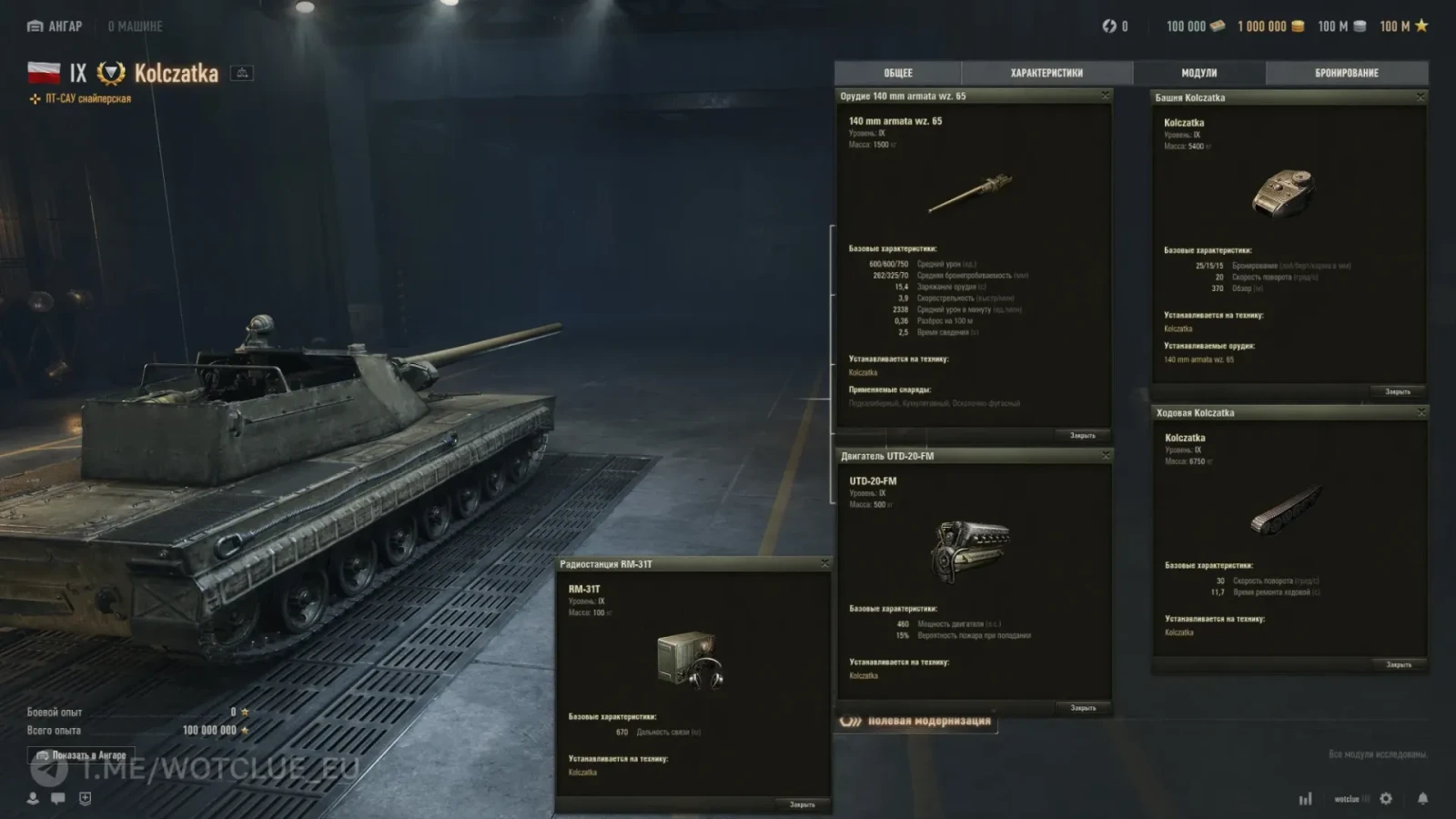Close the Ходовая Kolczatka panel with X
The image size is (1456, 819).
(x=1421, y=412)
